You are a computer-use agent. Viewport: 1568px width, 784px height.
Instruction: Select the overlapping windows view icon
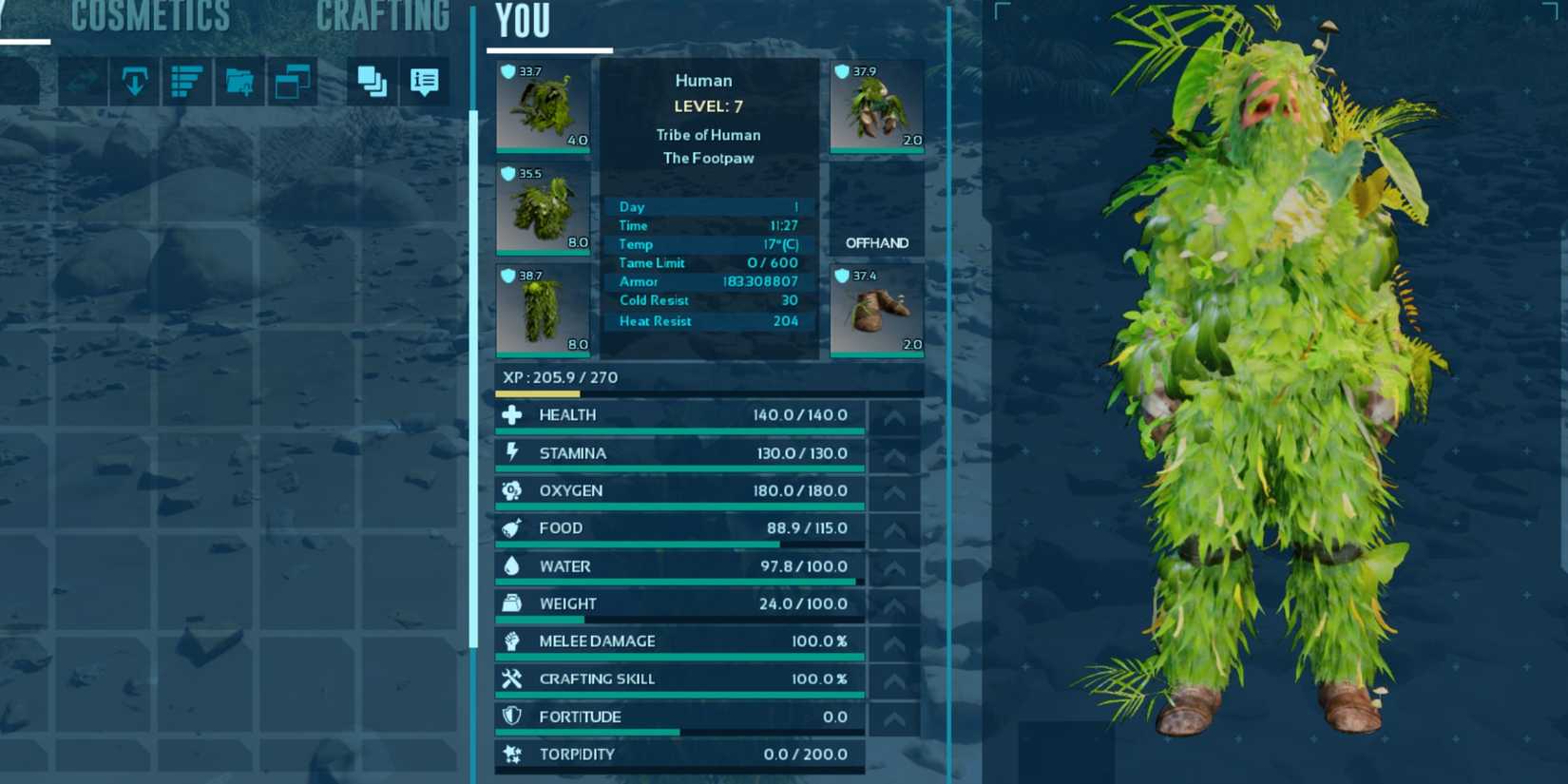tap(293, 82)
